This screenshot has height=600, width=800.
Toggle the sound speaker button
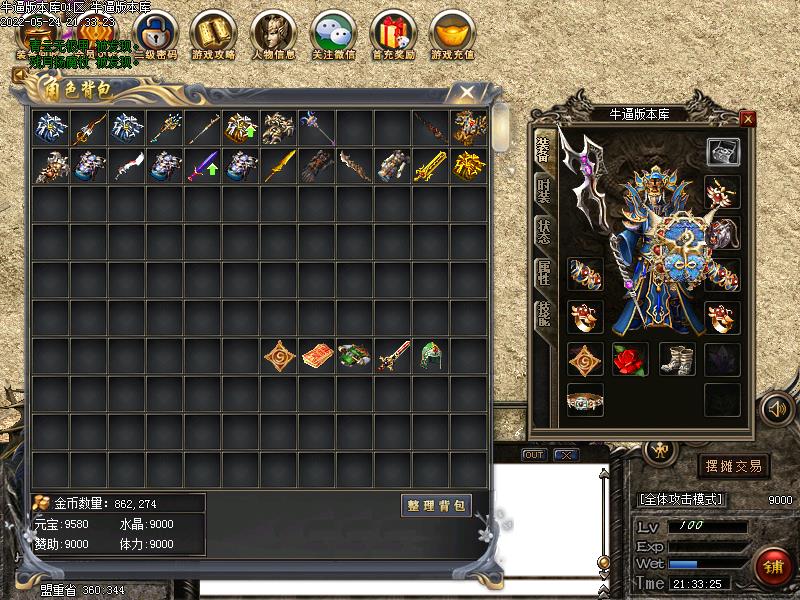776,408
